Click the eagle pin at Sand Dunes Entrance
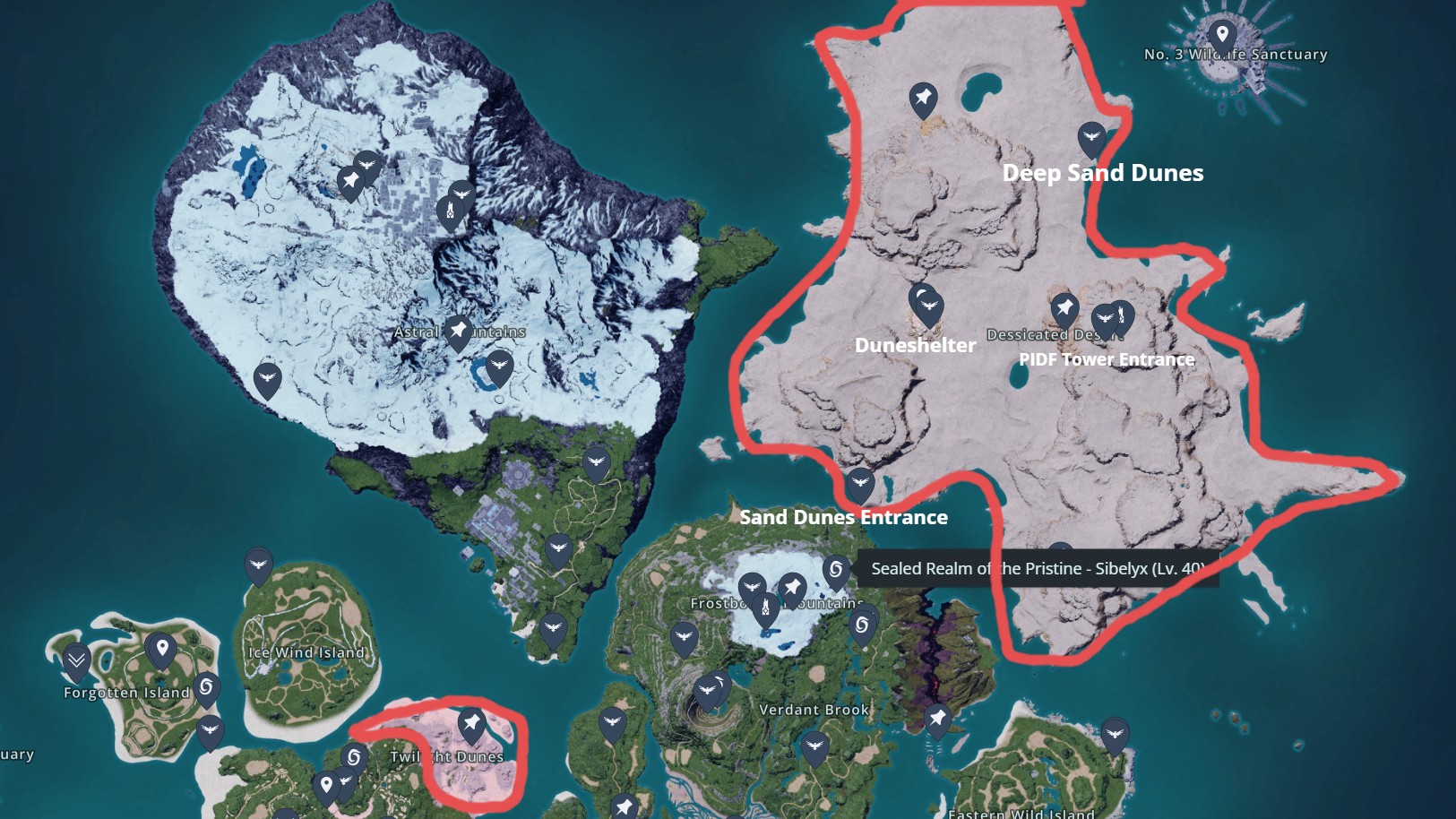Viewport: 1456px width, 819px height. point(860,482)
